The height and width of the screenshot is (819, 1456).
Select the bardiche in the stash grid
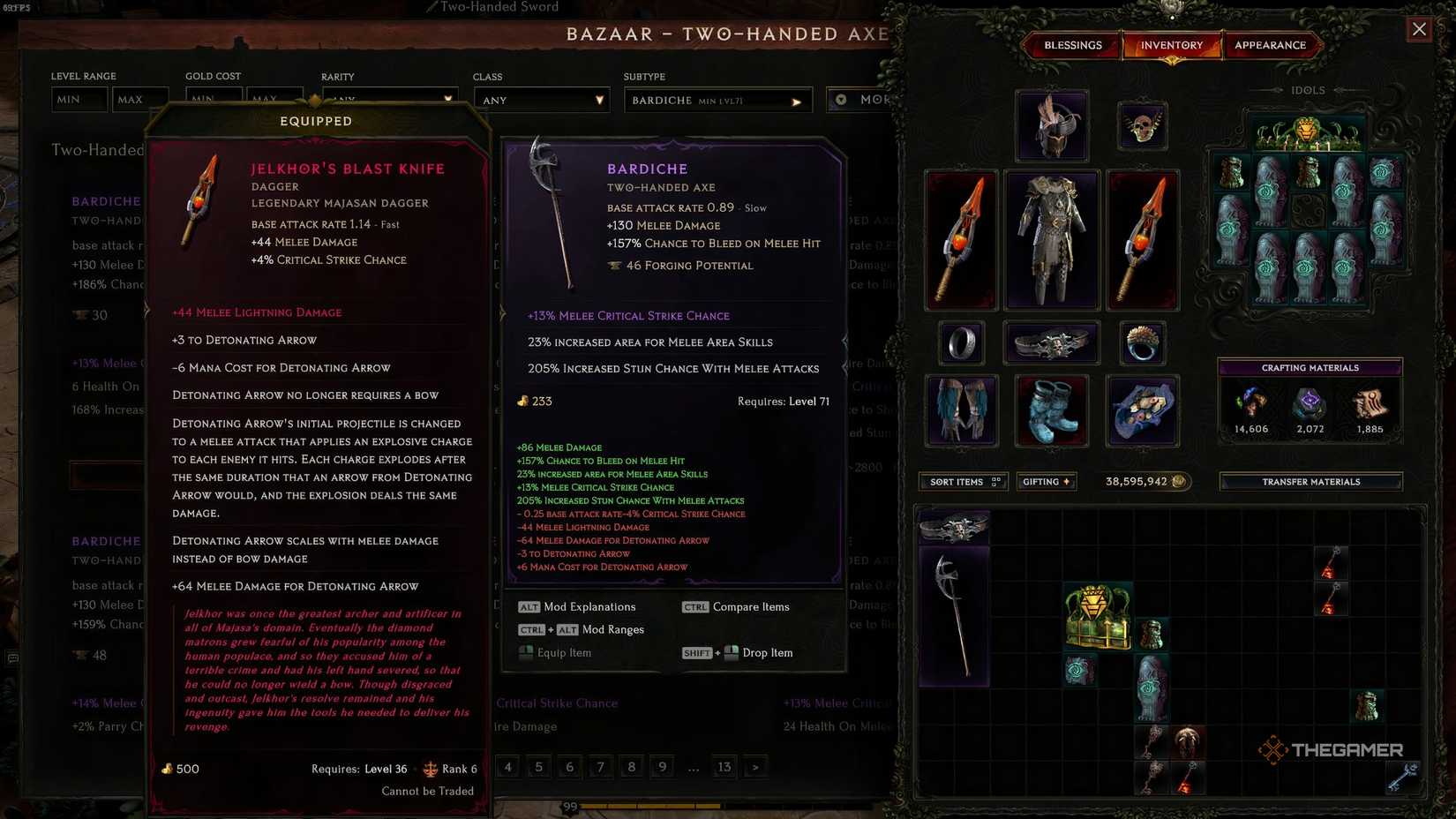pyautogui.click(x=957, y=618)
